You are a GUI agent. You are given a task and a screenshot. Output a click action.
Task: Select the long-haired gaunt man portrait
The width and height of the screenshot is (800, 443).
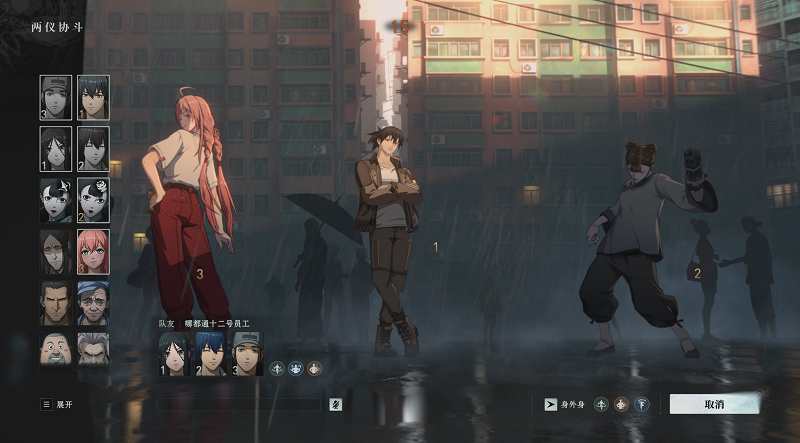pos(56,252)
